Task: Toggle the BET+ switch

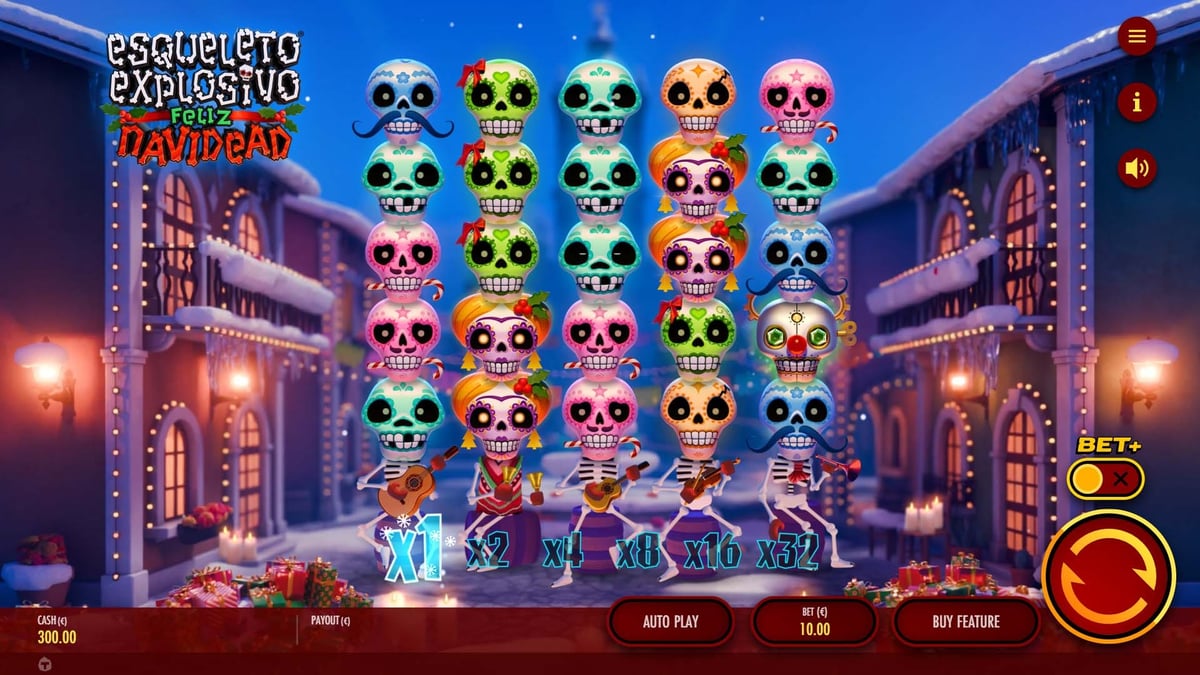Action: [1104, 479]
